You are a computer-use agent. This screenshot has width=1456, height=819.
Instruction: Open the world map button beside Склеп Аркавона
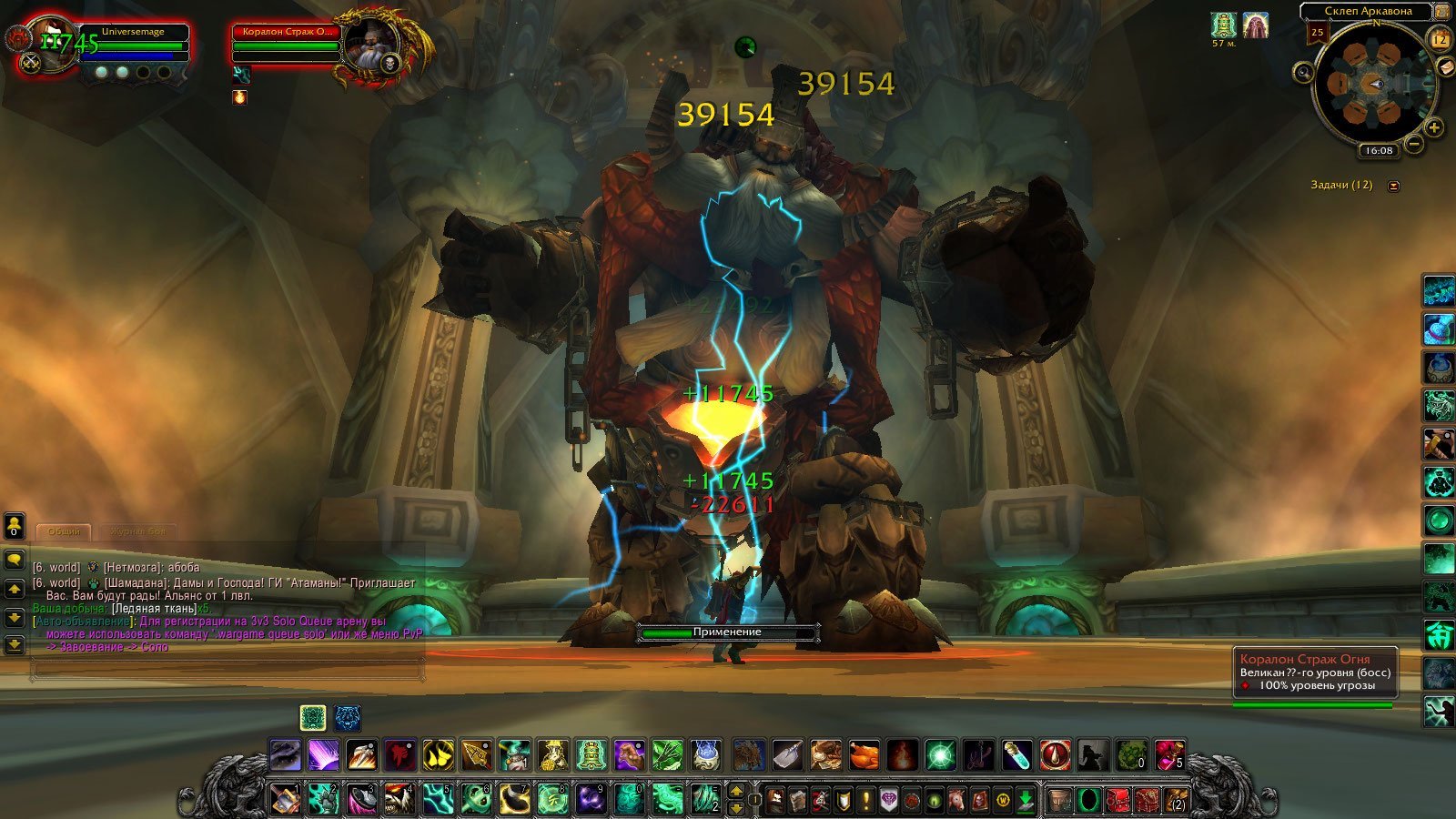coord(1441,12)
